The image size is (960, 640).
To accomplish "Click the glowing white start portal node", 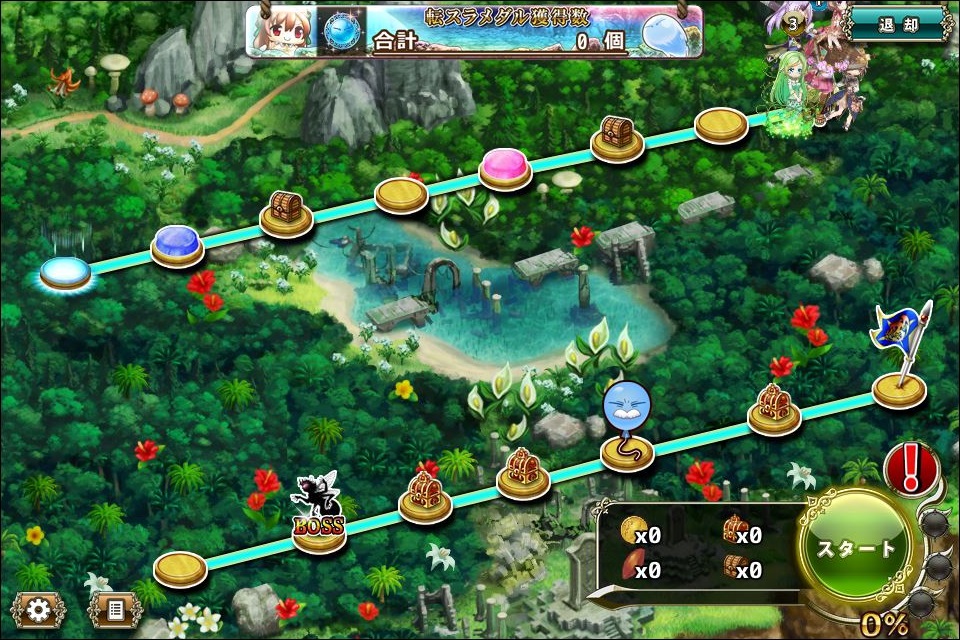I will pos(65,269).
